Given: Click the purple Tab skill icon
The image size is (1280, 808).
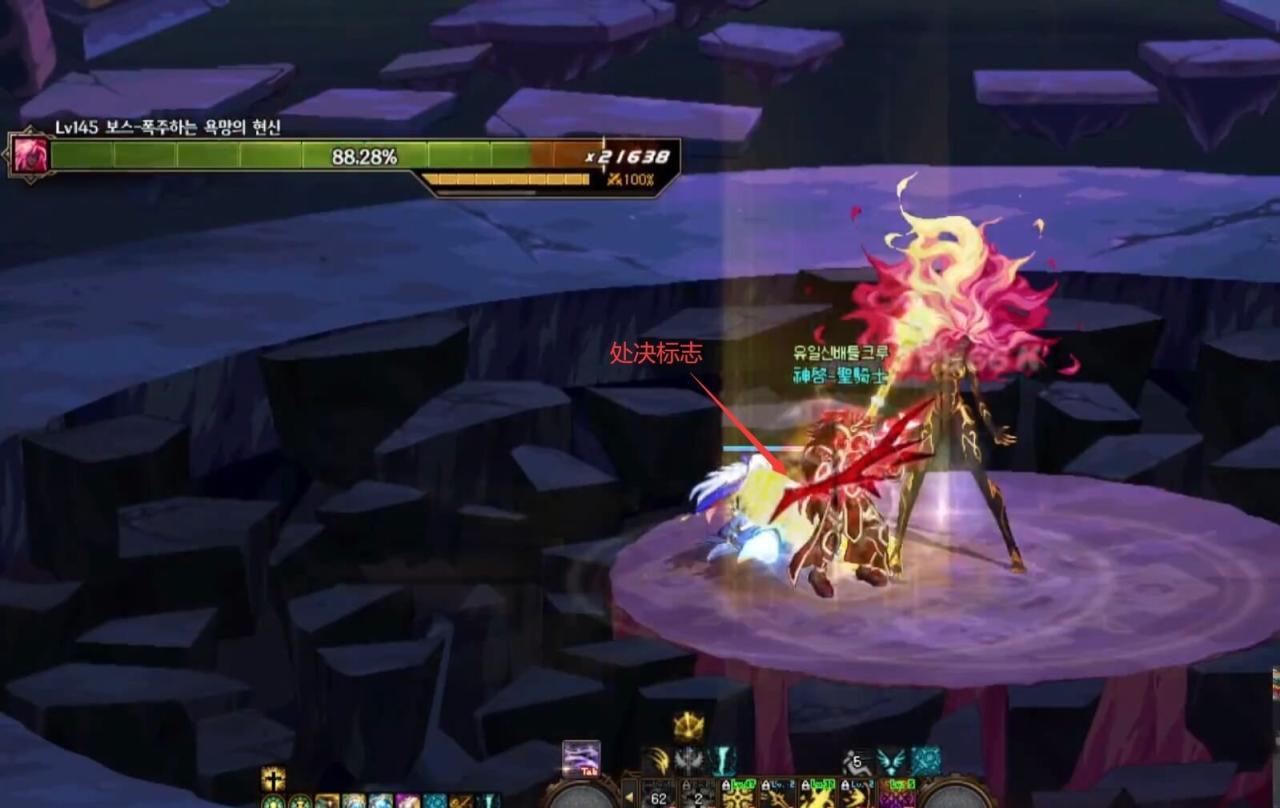Looking at the screenshot, I should point(581,758).
